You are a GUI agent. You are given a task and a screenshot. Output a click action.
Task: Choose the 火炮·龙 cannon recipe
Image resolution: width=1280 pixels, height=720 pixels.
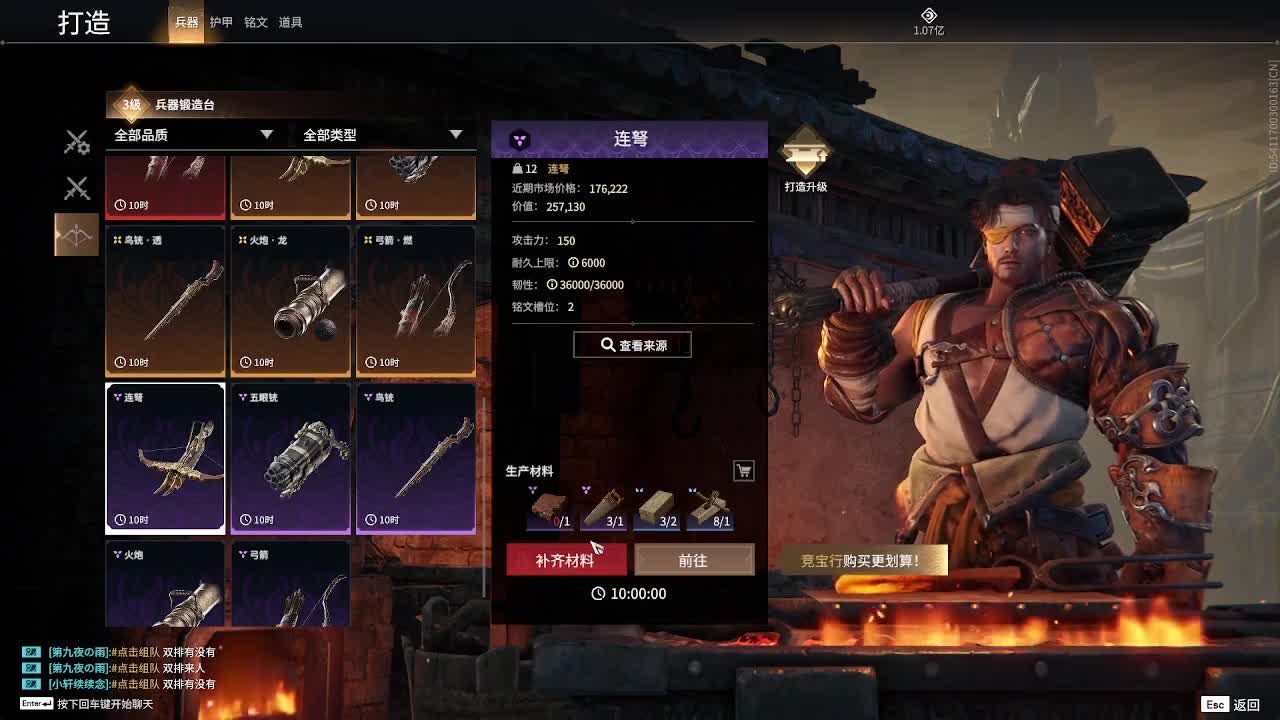[x=291, y=301]
